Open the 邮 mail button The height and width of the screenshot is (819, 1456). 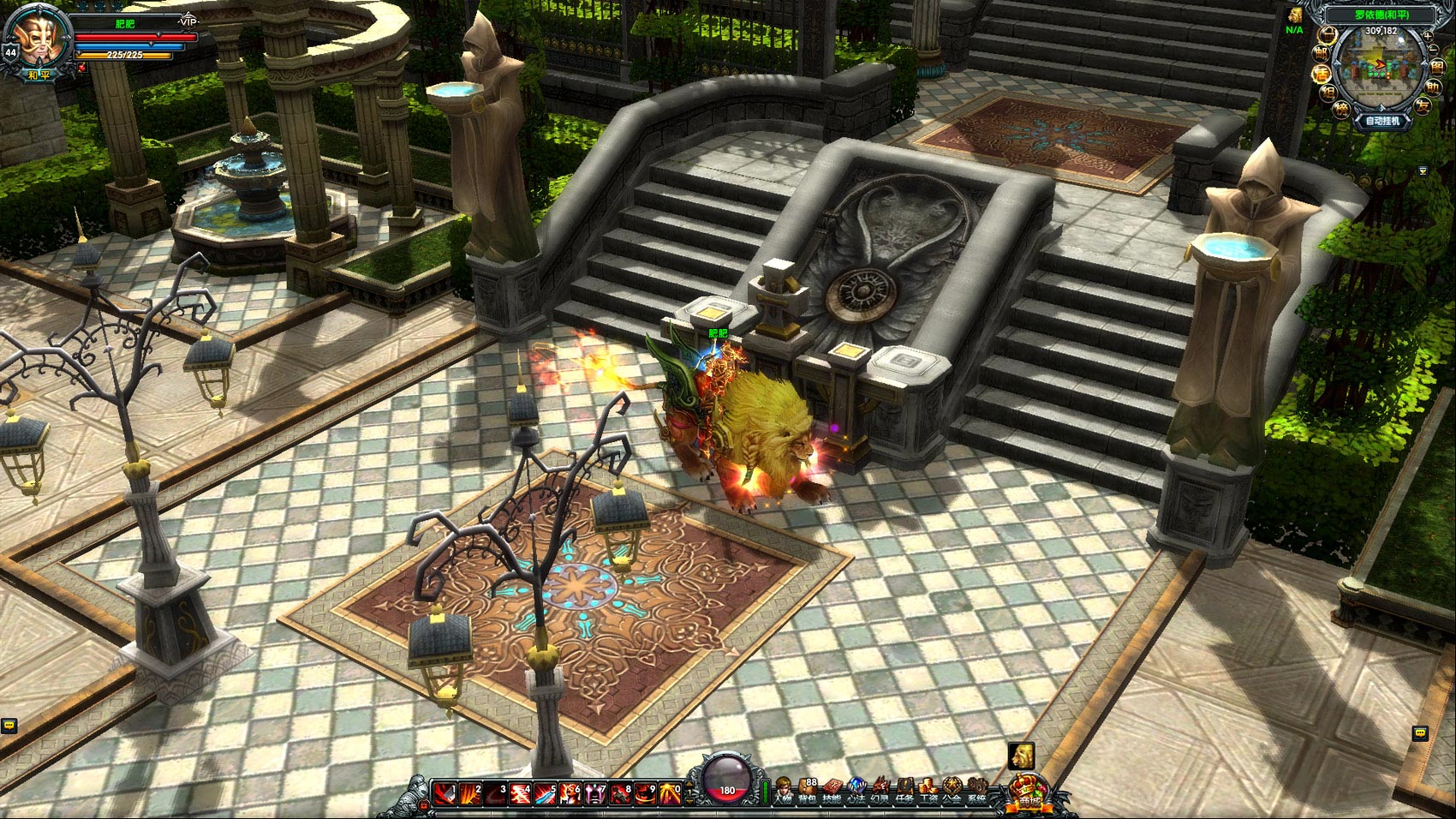coord(1322,53)
